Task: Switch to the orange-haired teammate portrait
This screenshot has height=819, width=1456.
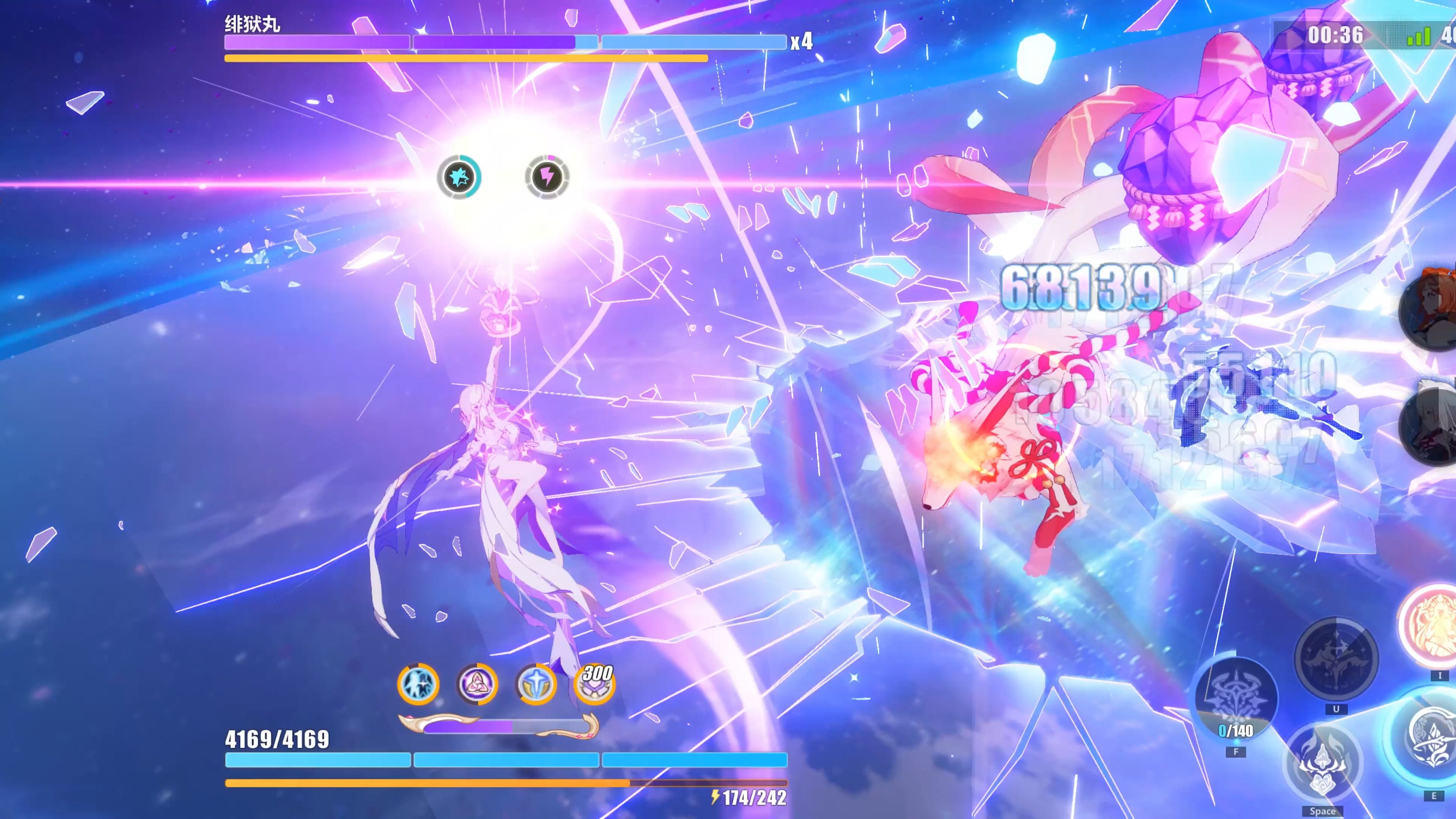Action: (x=1430, y=311)
